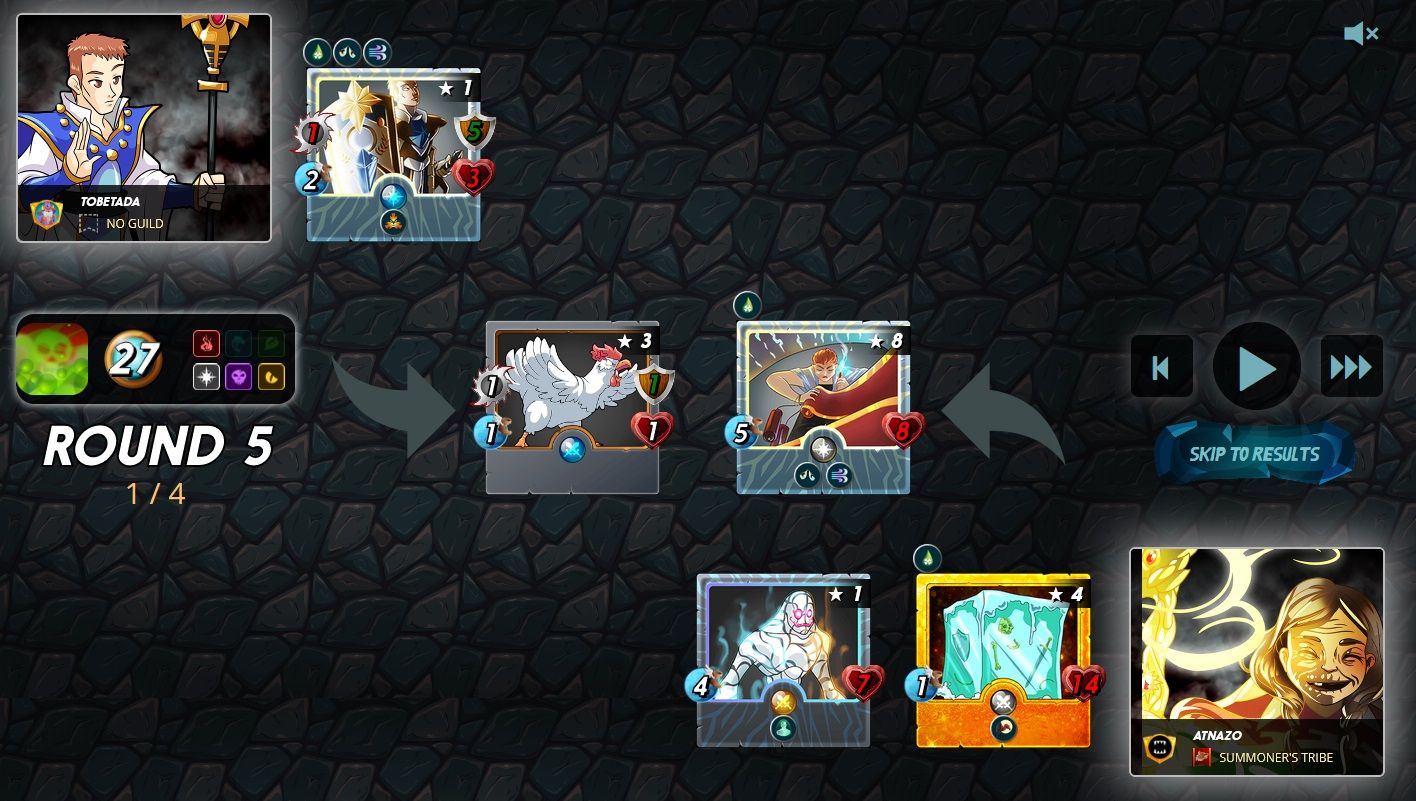Select the gold-framed gelatinous cube card
The height and width of the screenshot is (801, 1416).
[x=1003, y=660]
